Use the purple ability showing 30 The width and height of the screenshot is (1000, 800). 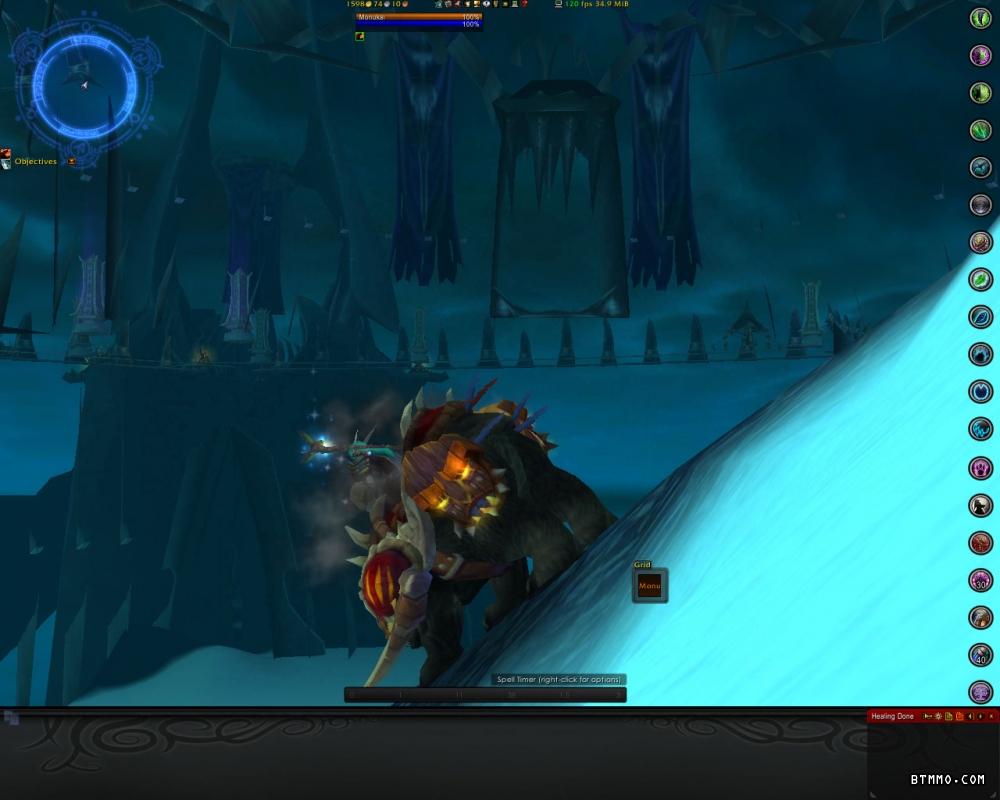(x=980, y=580)
